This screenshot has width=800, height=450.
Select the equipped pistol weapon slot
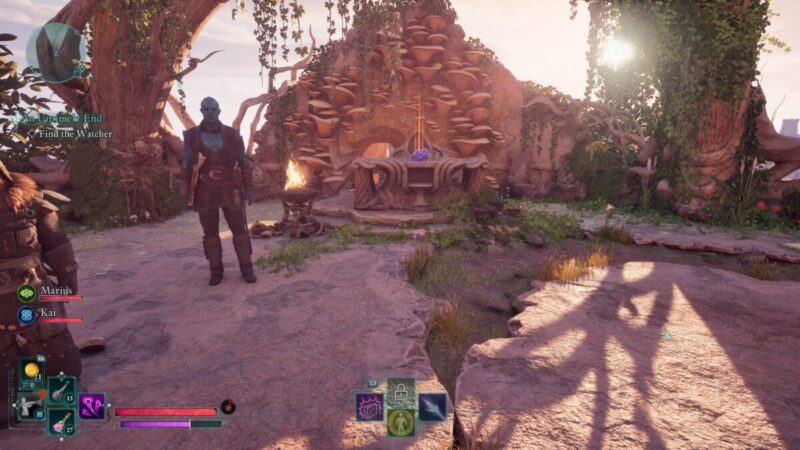[x=29, y=405]
